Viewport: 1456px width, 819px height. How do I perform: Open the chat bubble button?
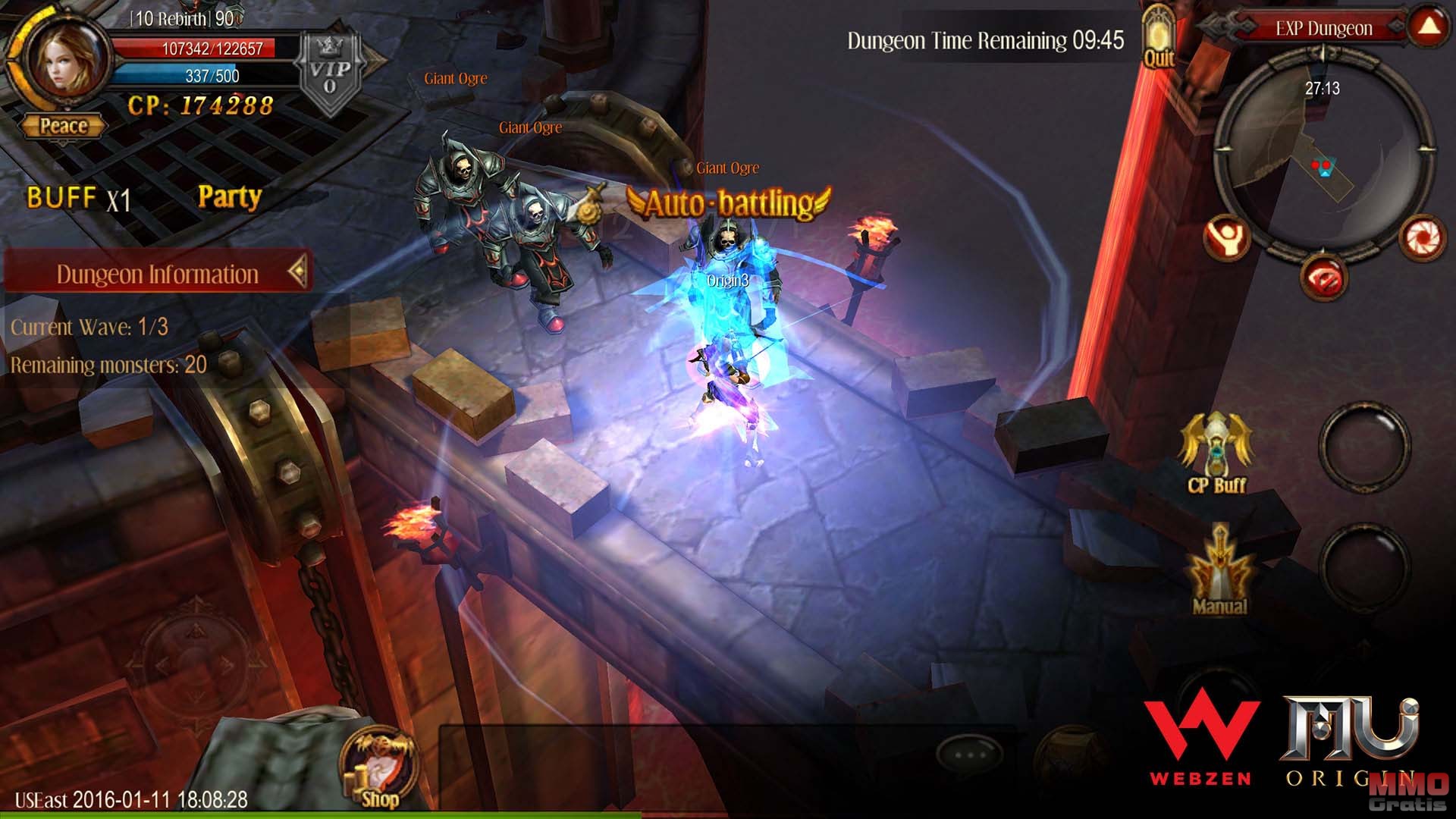(970, 754)
